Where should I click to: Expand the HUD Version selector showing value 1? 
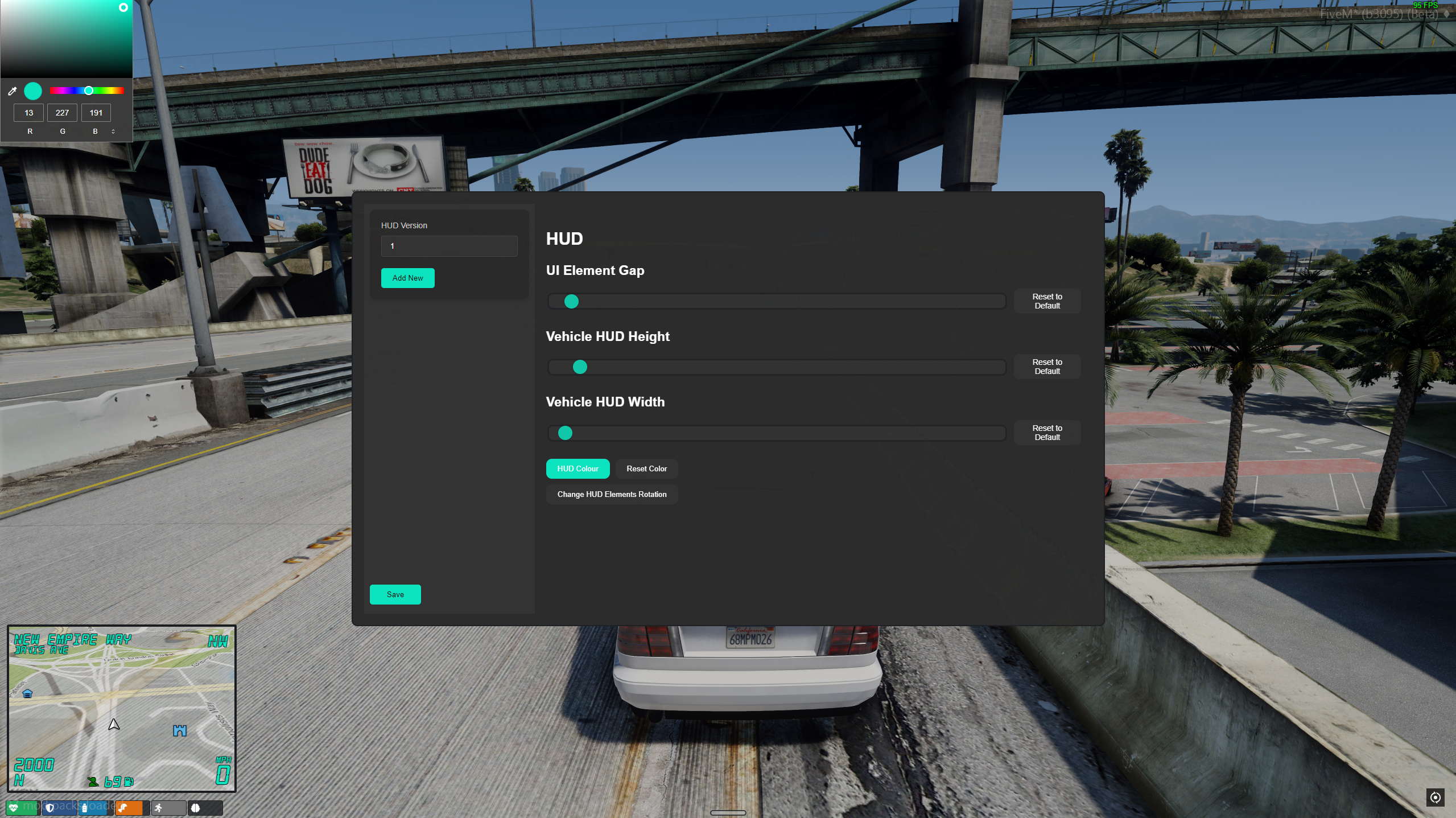[x=449, y=246]
